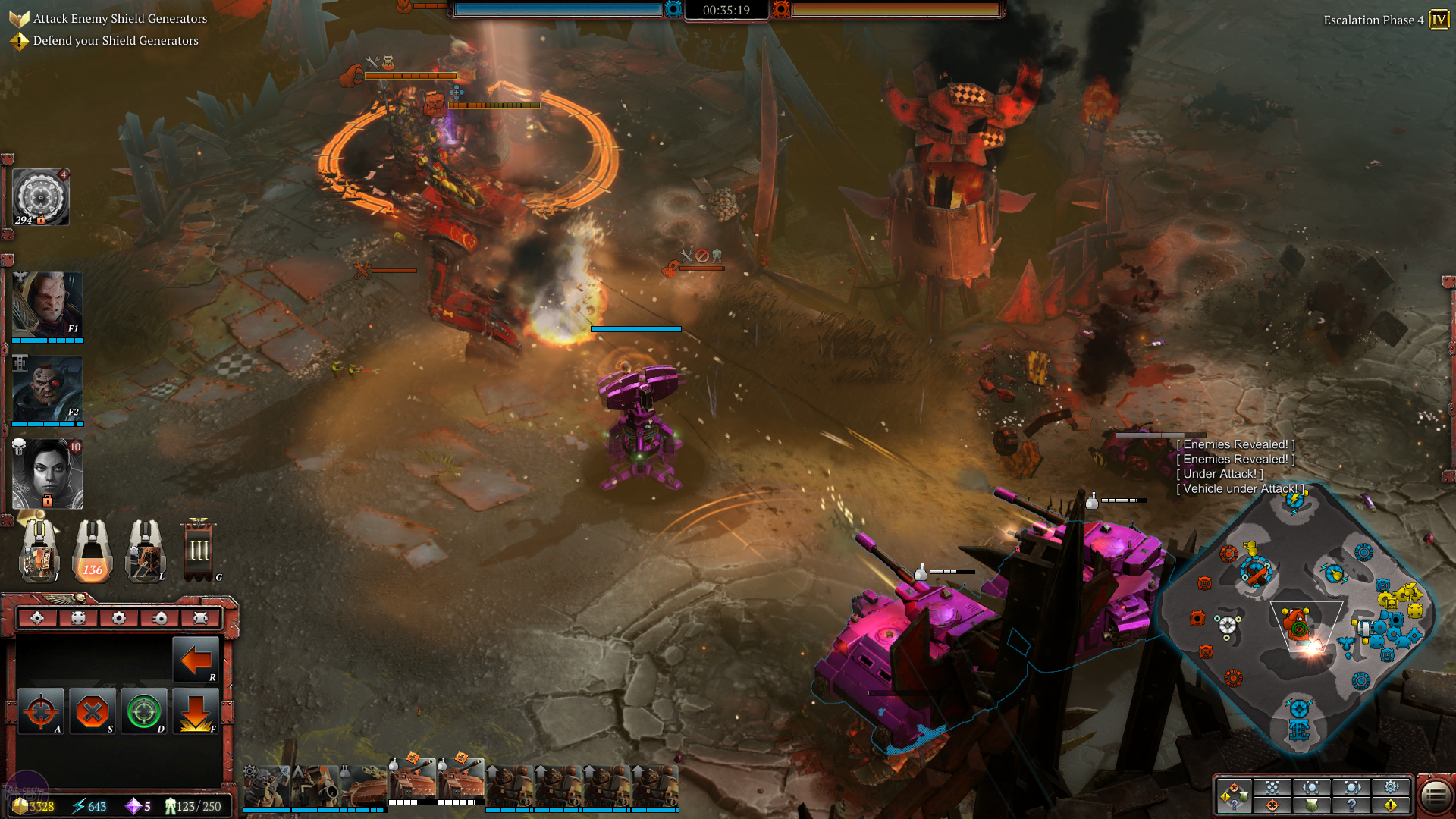Click the elite building slot labeled G
Screen dimensions: 1456x819
coord(199,551)
